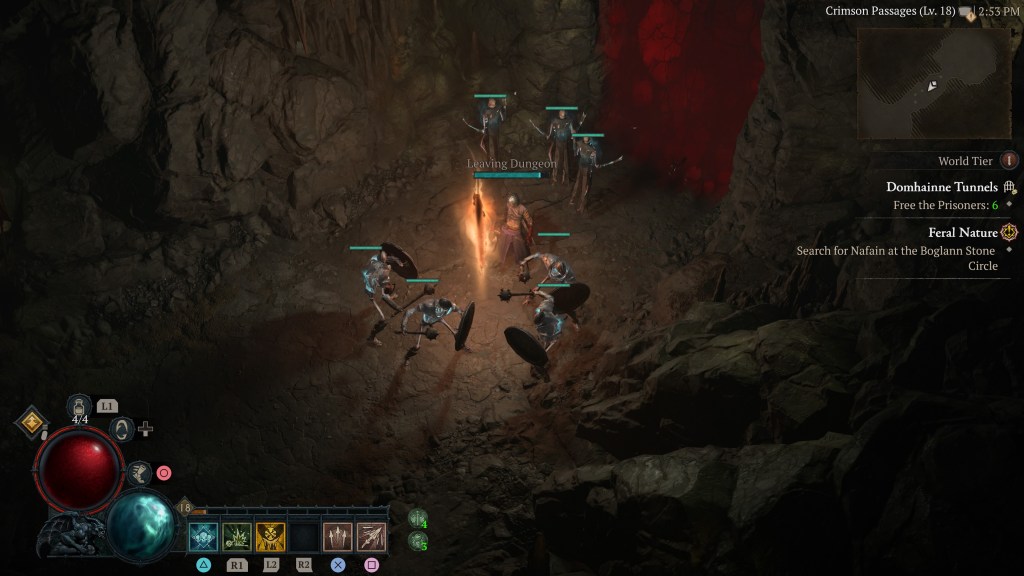Select the lower green minion count icon
The width and height of the screenshot is (1024, 576).
pyautogui.click(x=417, y=541)
